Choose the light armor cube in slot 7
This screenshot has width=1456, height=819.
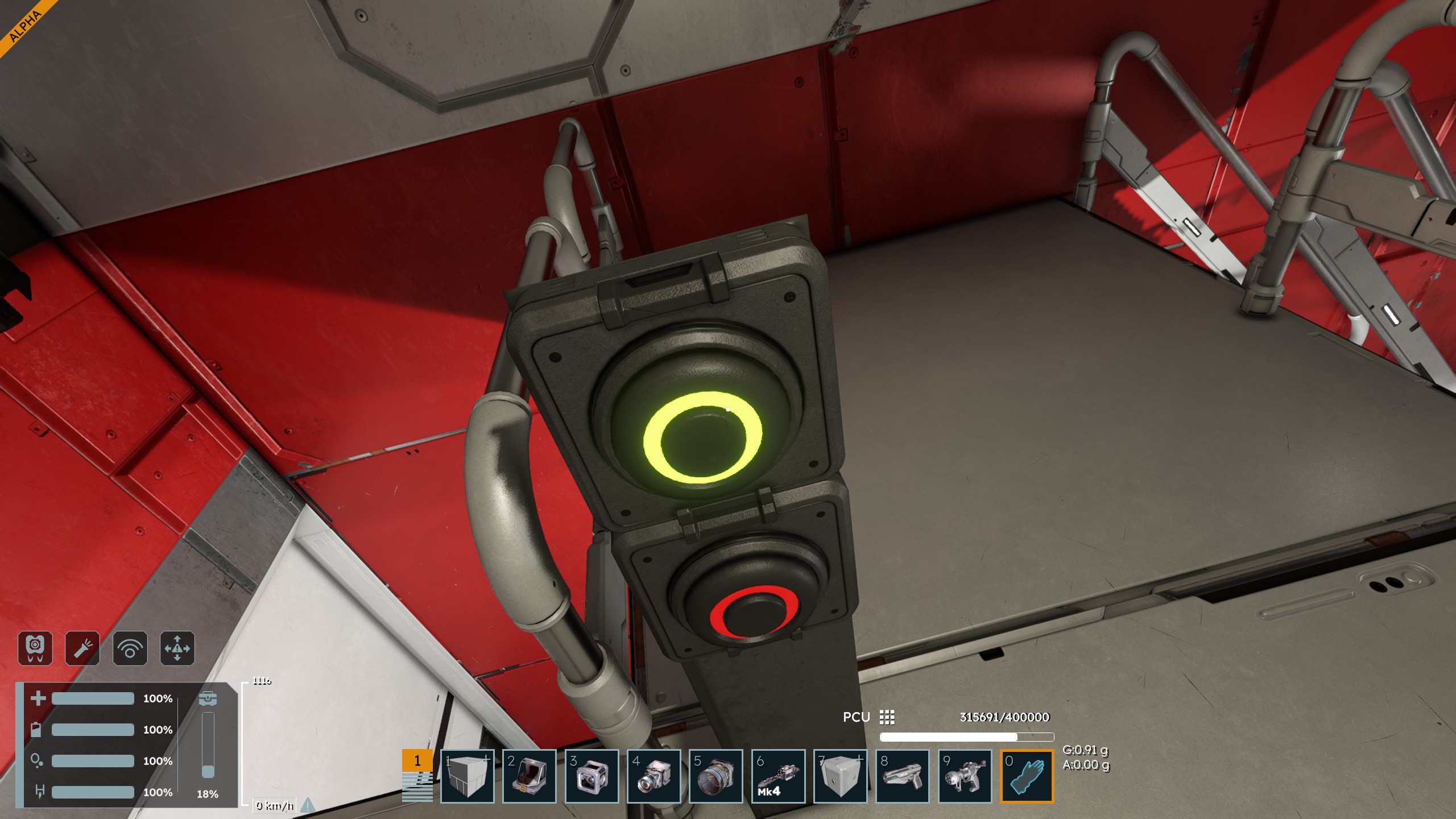840,776
